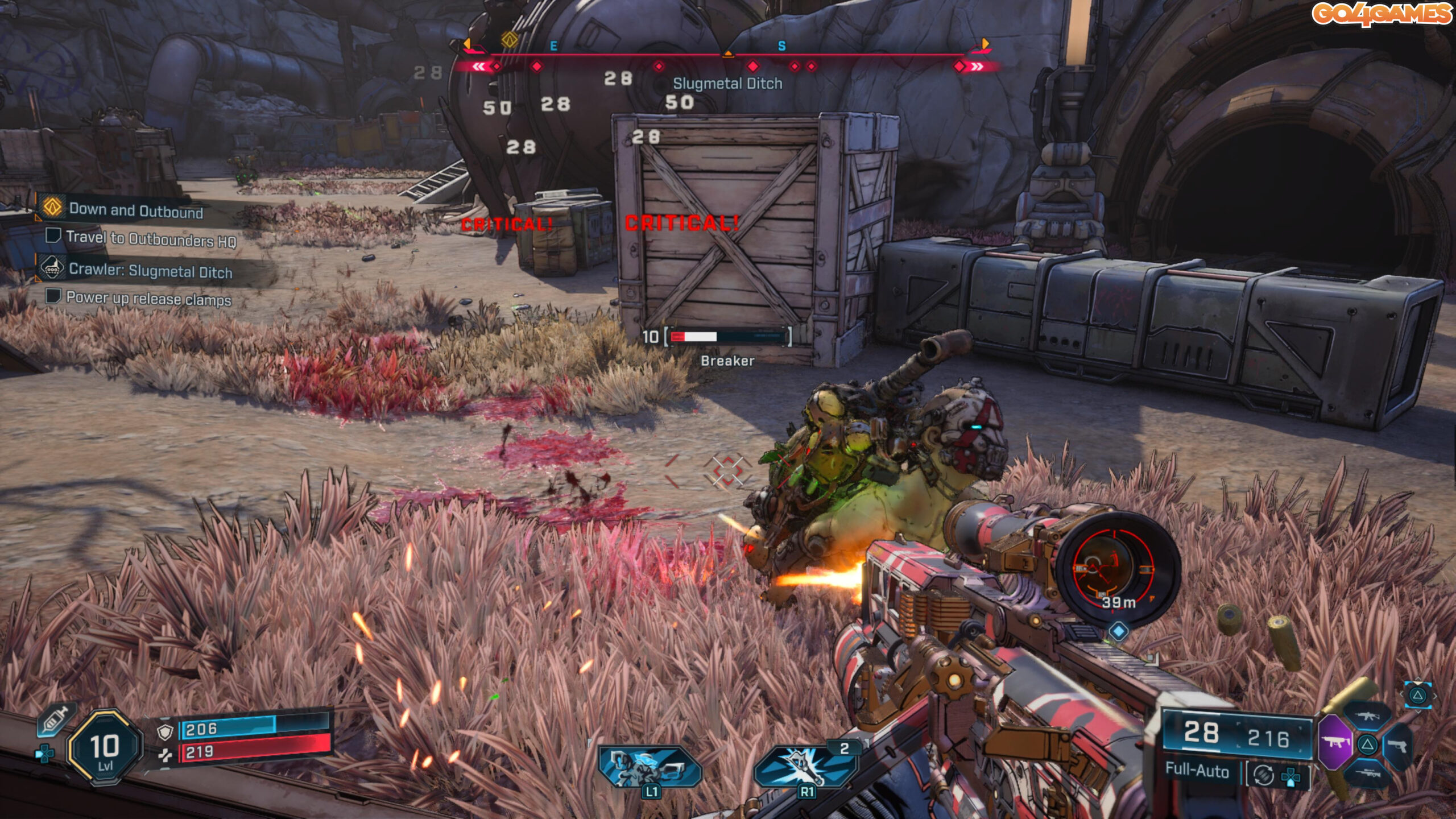Equip the pistol weapon slot
Image resolution: width=1456 pixels, height=819 pixels.
click(x=1397, y=744)
